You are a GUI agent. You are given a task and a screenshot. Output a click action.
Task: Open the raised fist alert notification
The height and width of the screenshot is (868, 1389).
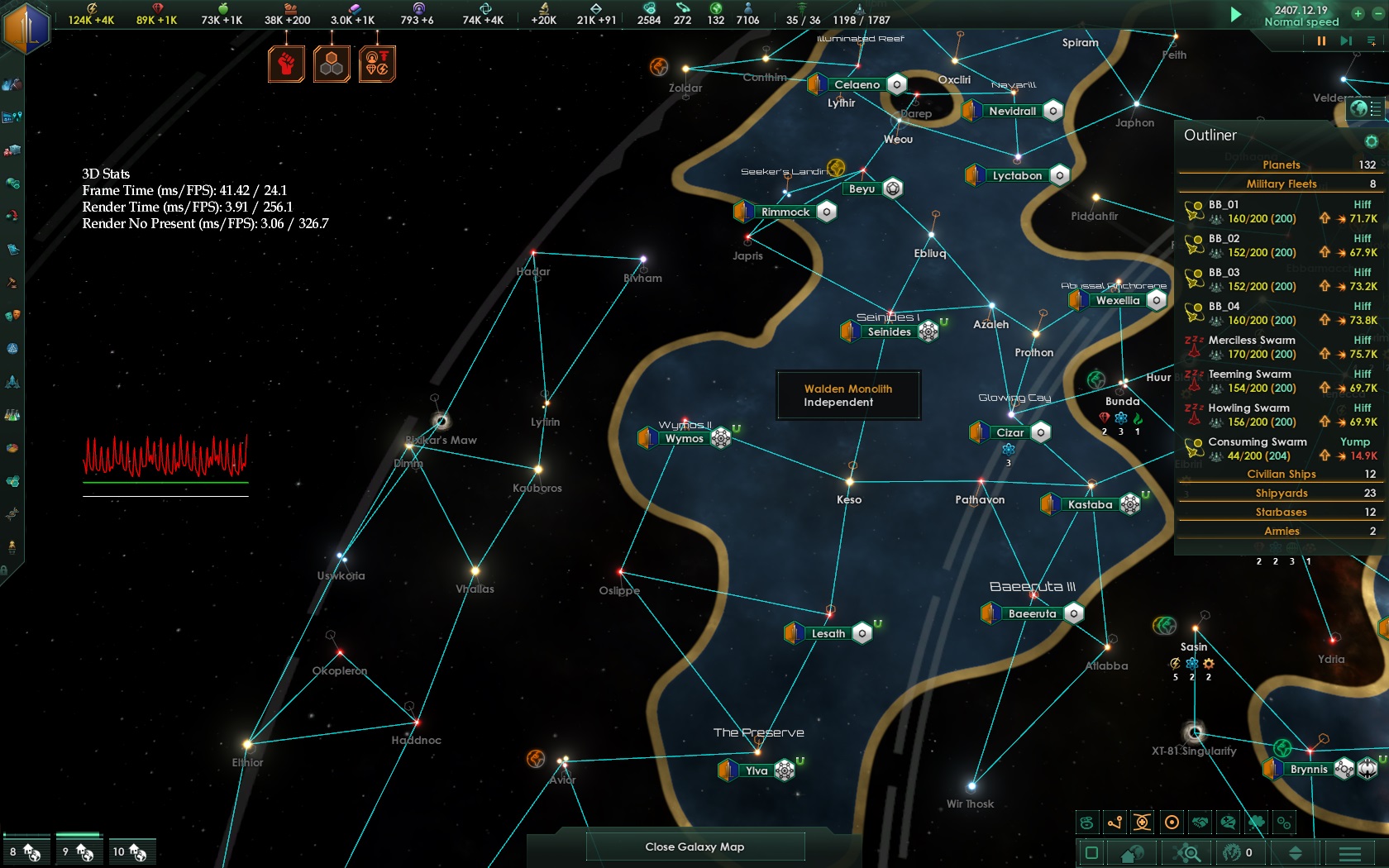[286, 64]
